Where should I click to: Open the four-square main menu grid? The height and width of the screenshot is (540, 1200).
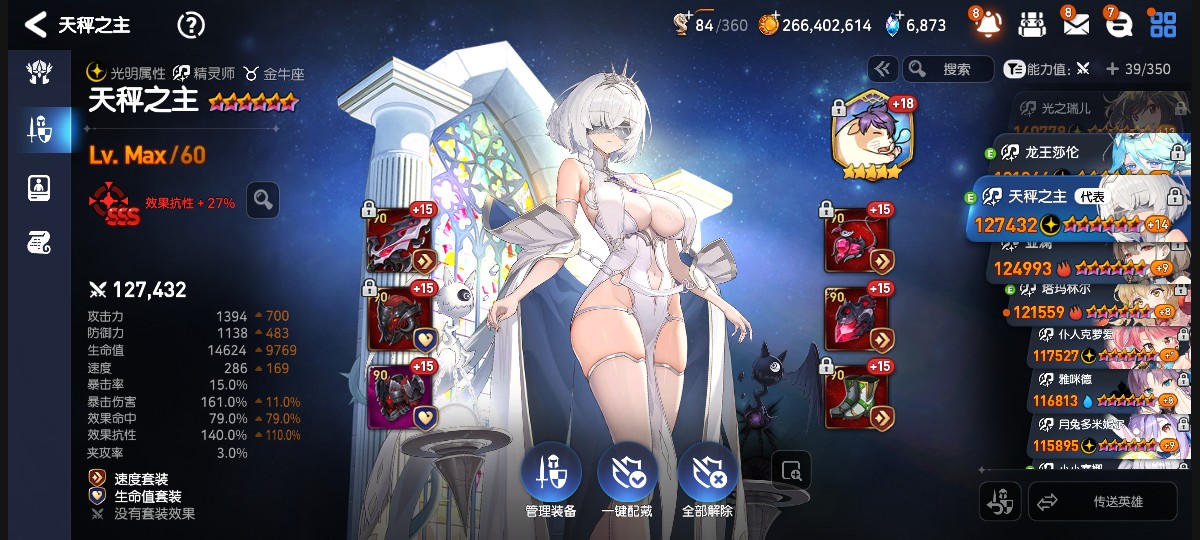pos(1163,25)
